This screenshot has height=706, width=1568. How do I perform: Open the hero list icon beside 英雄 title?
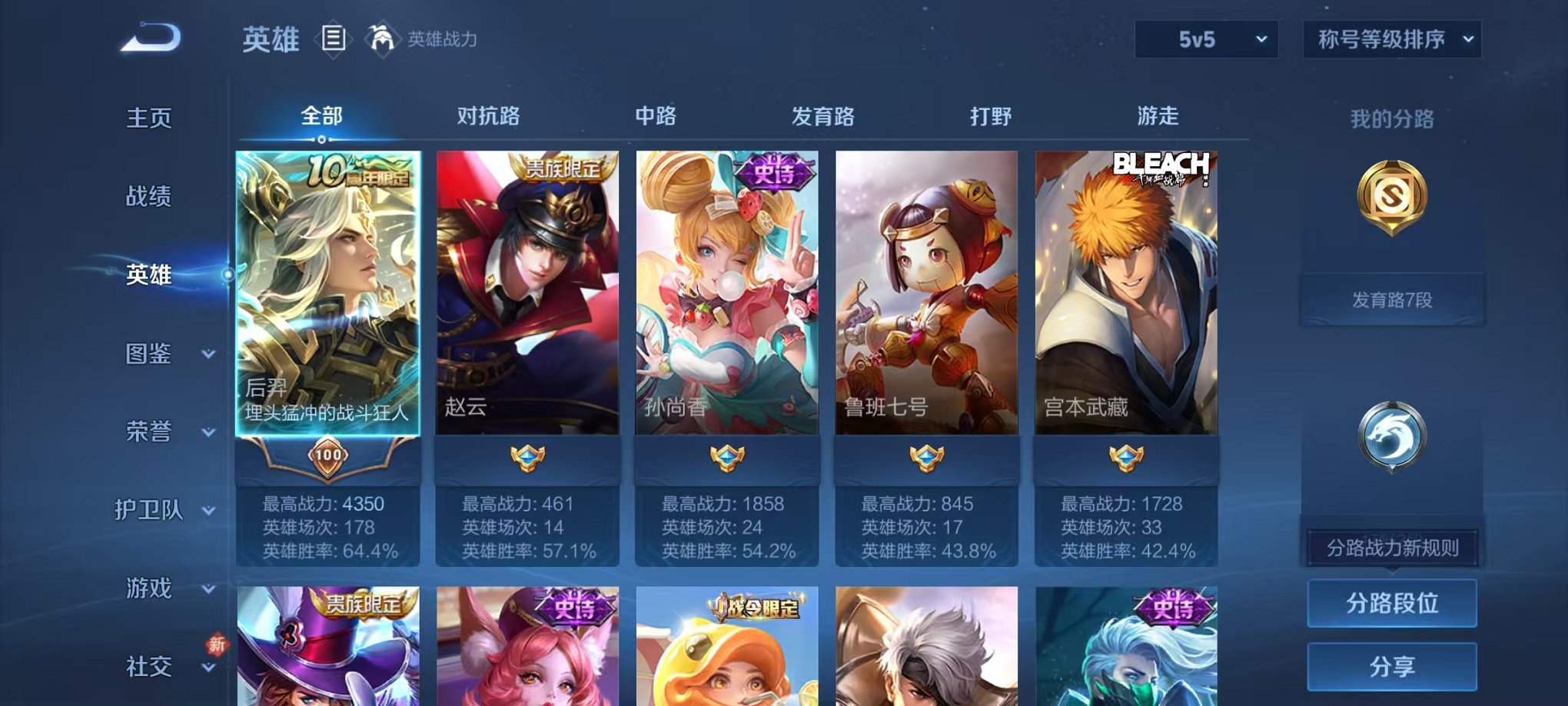(335, 41)
